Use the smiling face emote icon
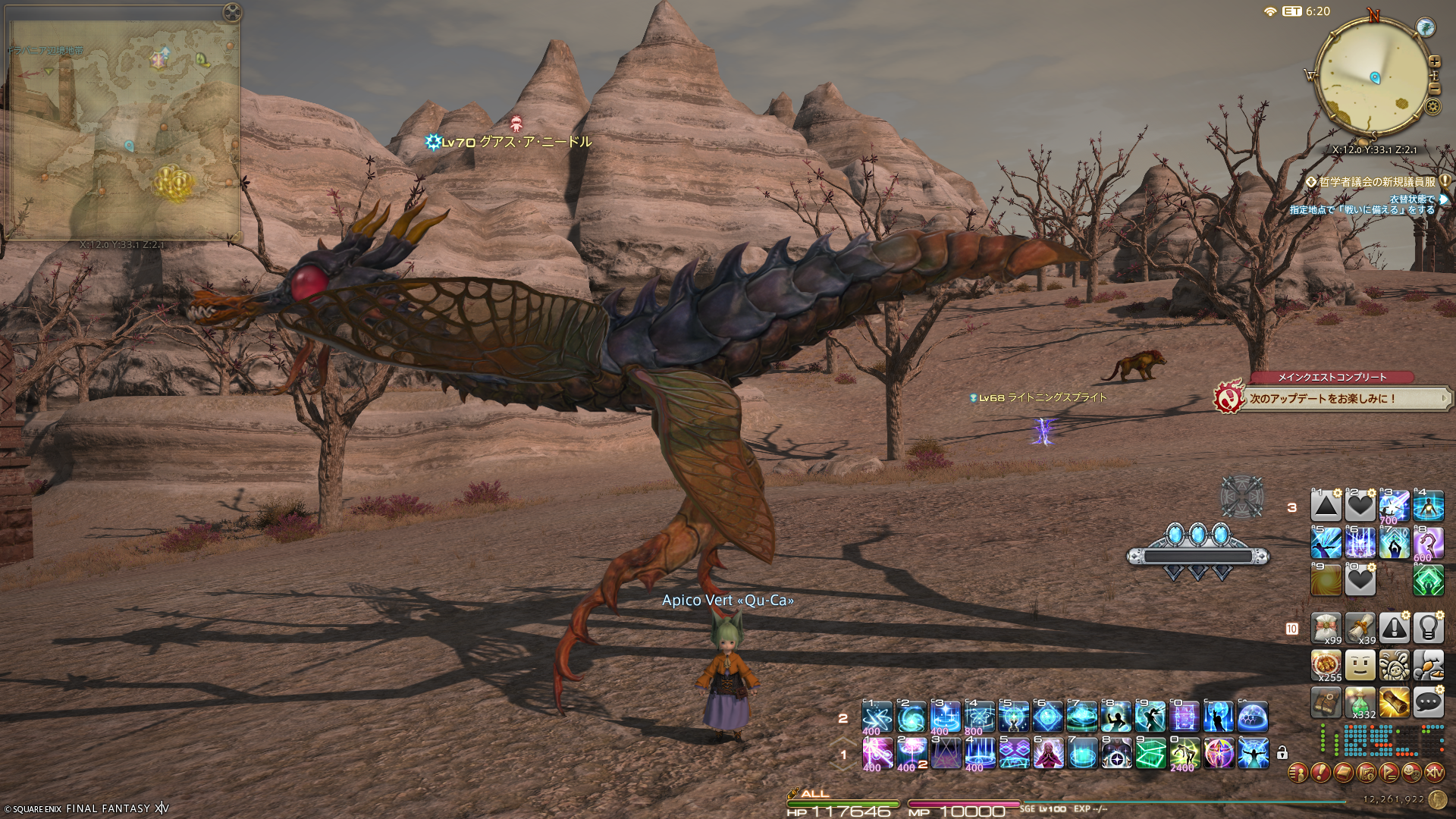 [x=1360, y=665]
